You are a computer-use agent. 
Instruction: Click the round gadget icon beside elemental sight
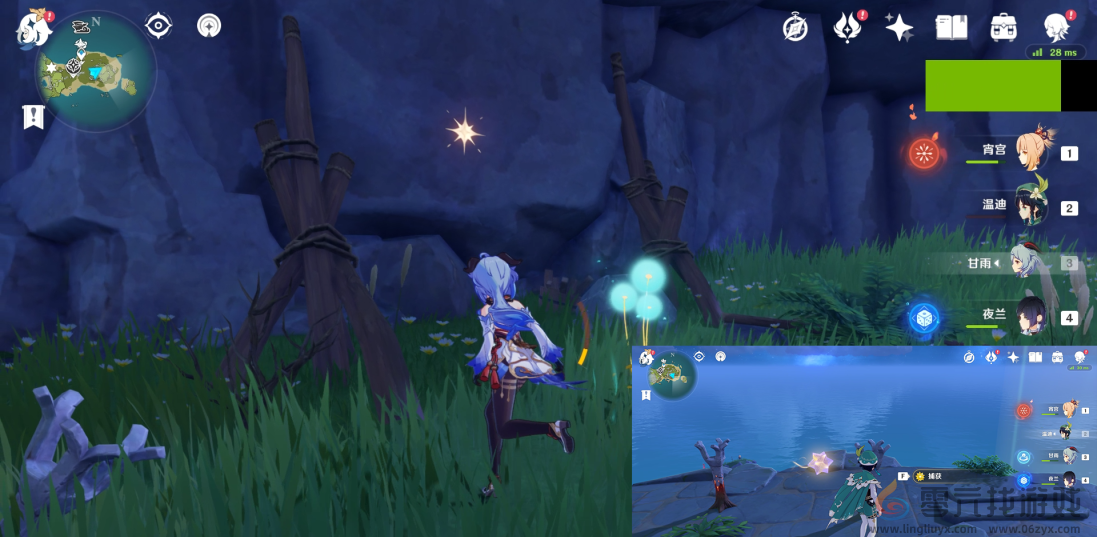click(x=209, y=25)
